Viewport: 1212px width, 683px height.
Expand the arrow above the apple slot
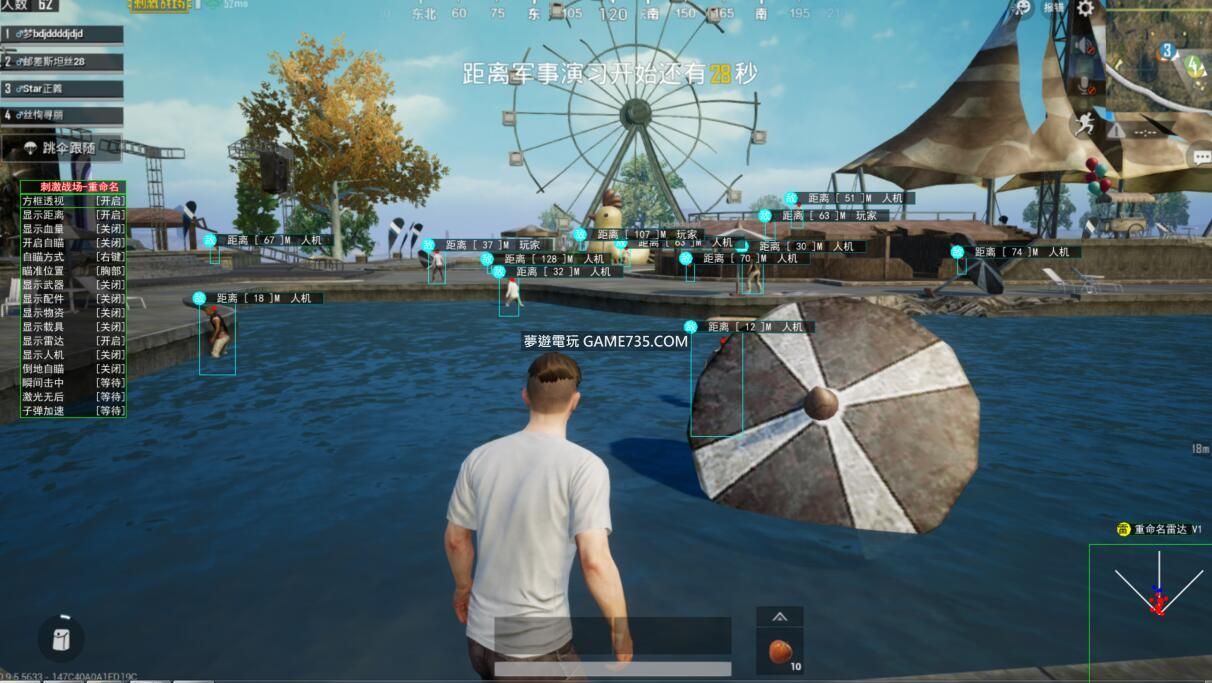point(780,617)
